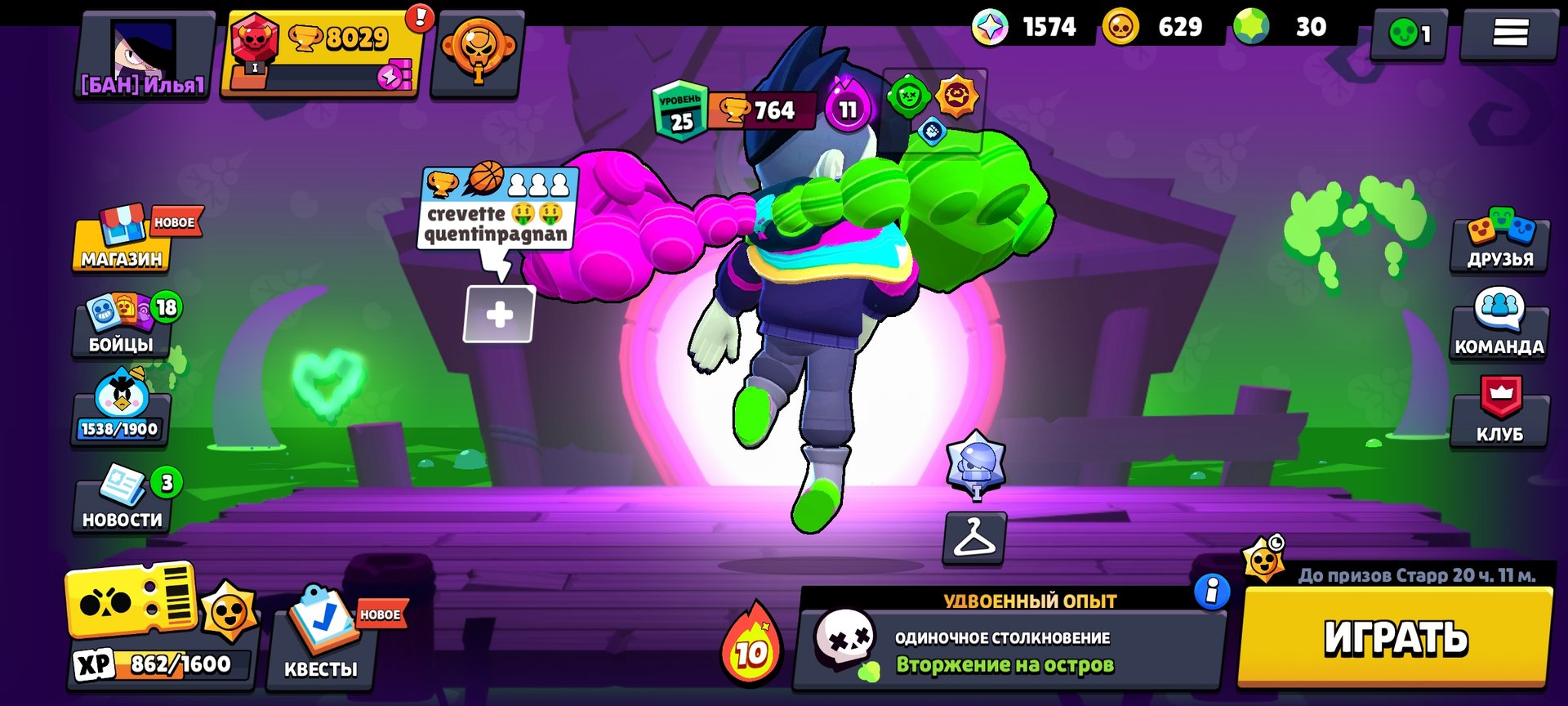Open the player profile [БАН] Илья1
This screenshot has width=1568, height=706.
[144, 56]
